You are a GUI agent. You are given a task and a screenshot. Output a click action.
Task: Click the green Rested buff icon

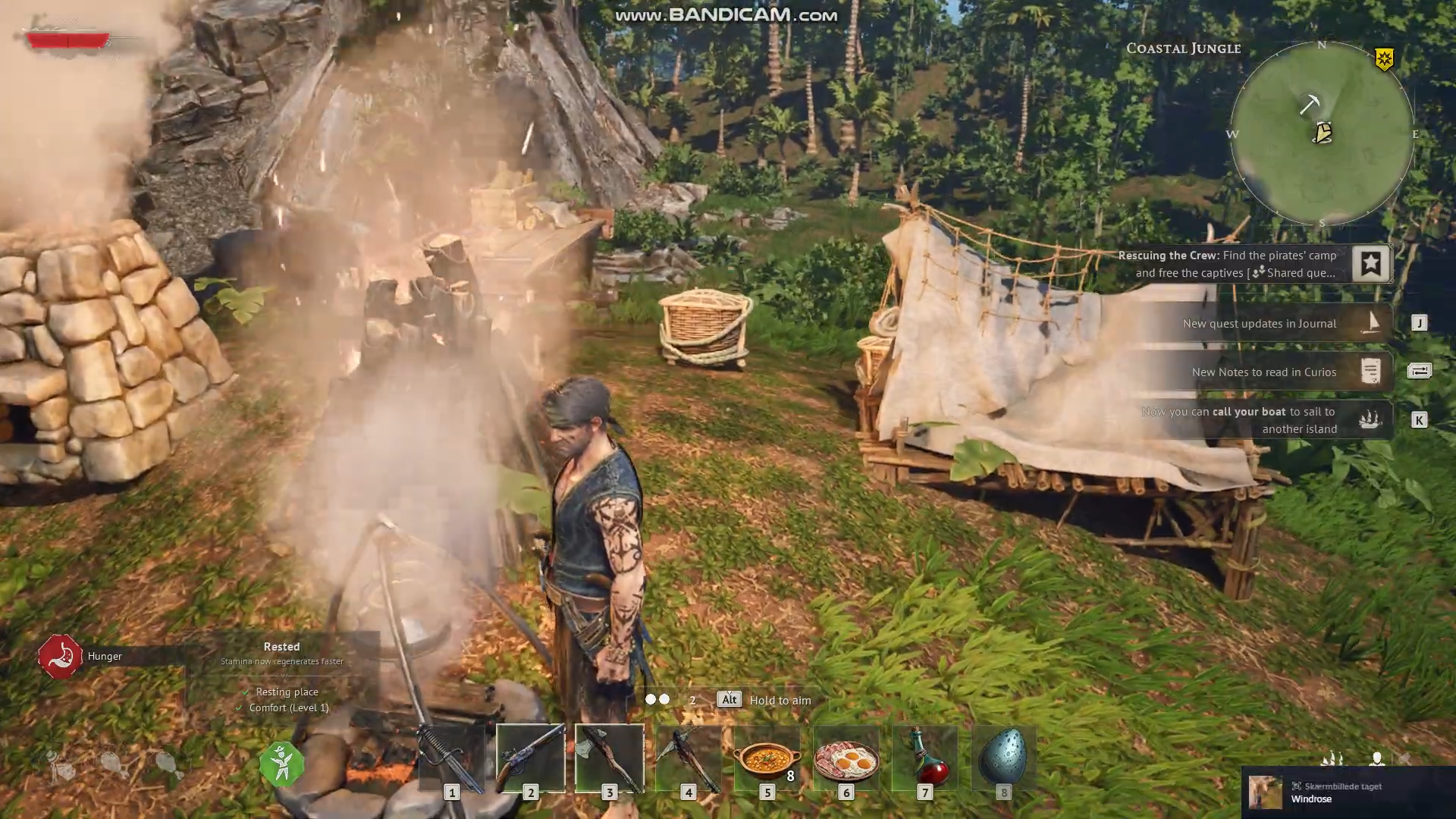[x=281, y=764]
